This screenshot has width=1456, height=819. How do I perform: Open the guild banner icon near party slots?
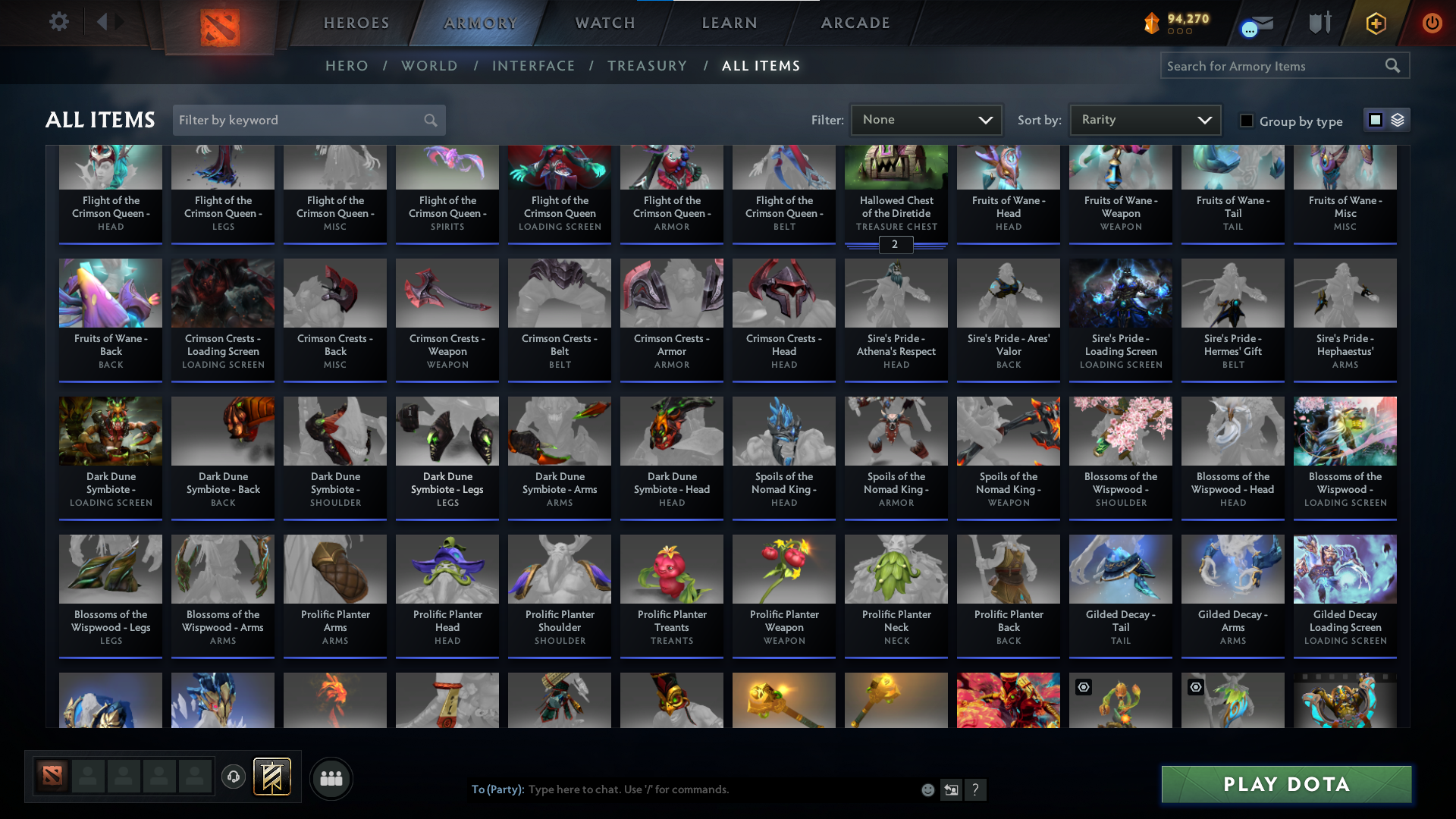(x=273, y=777)
